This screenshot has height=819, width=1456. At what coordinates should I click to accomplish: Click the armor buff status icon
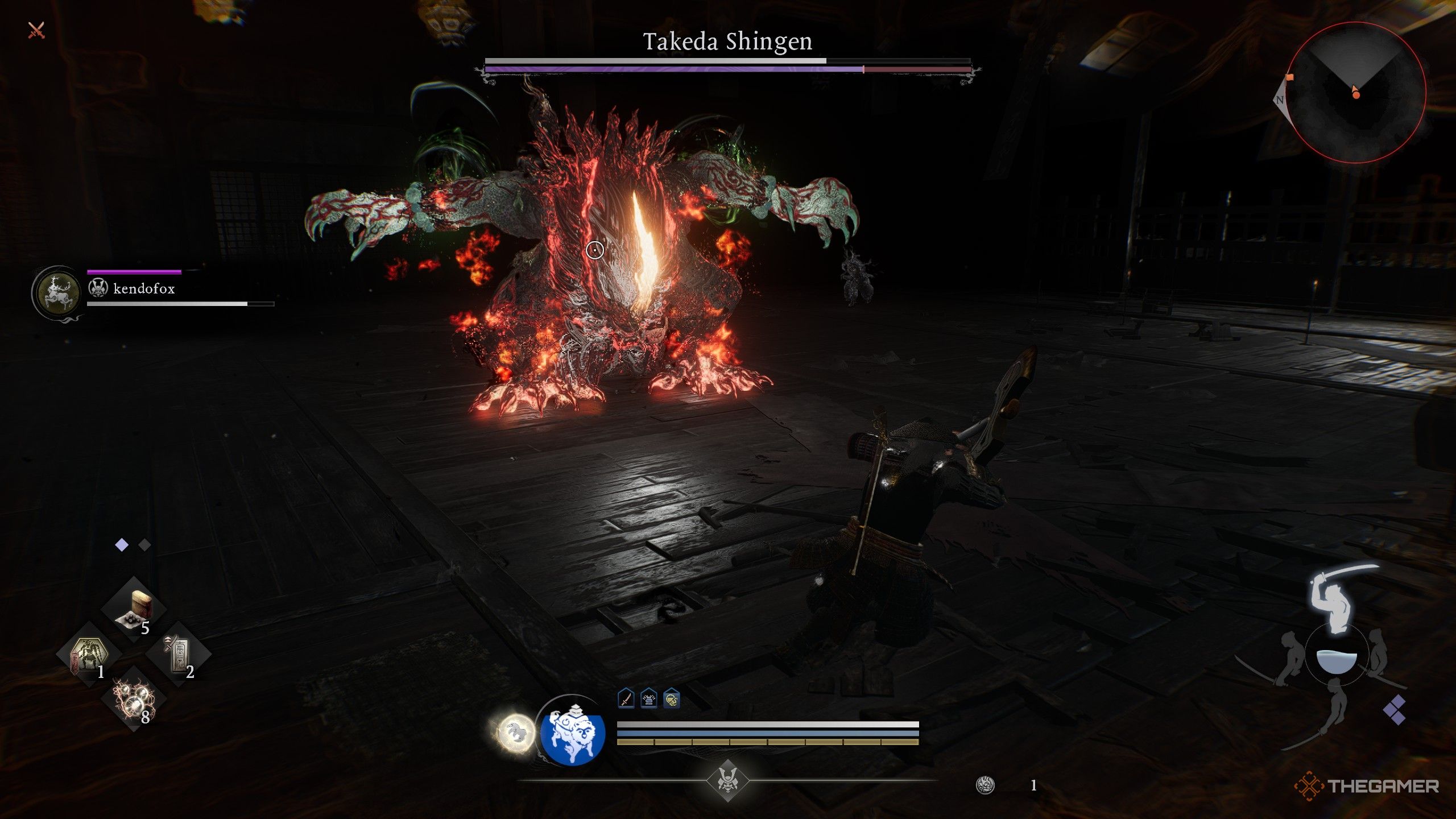click(649, 699)
